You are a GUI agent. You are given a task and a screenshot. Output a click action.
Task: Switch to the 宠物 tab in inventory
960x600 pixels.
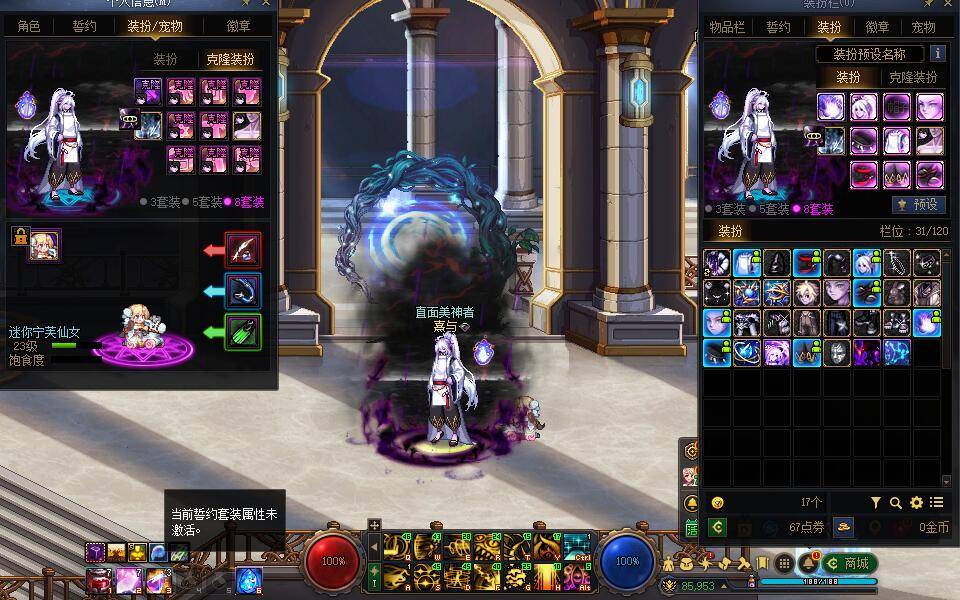920,27
